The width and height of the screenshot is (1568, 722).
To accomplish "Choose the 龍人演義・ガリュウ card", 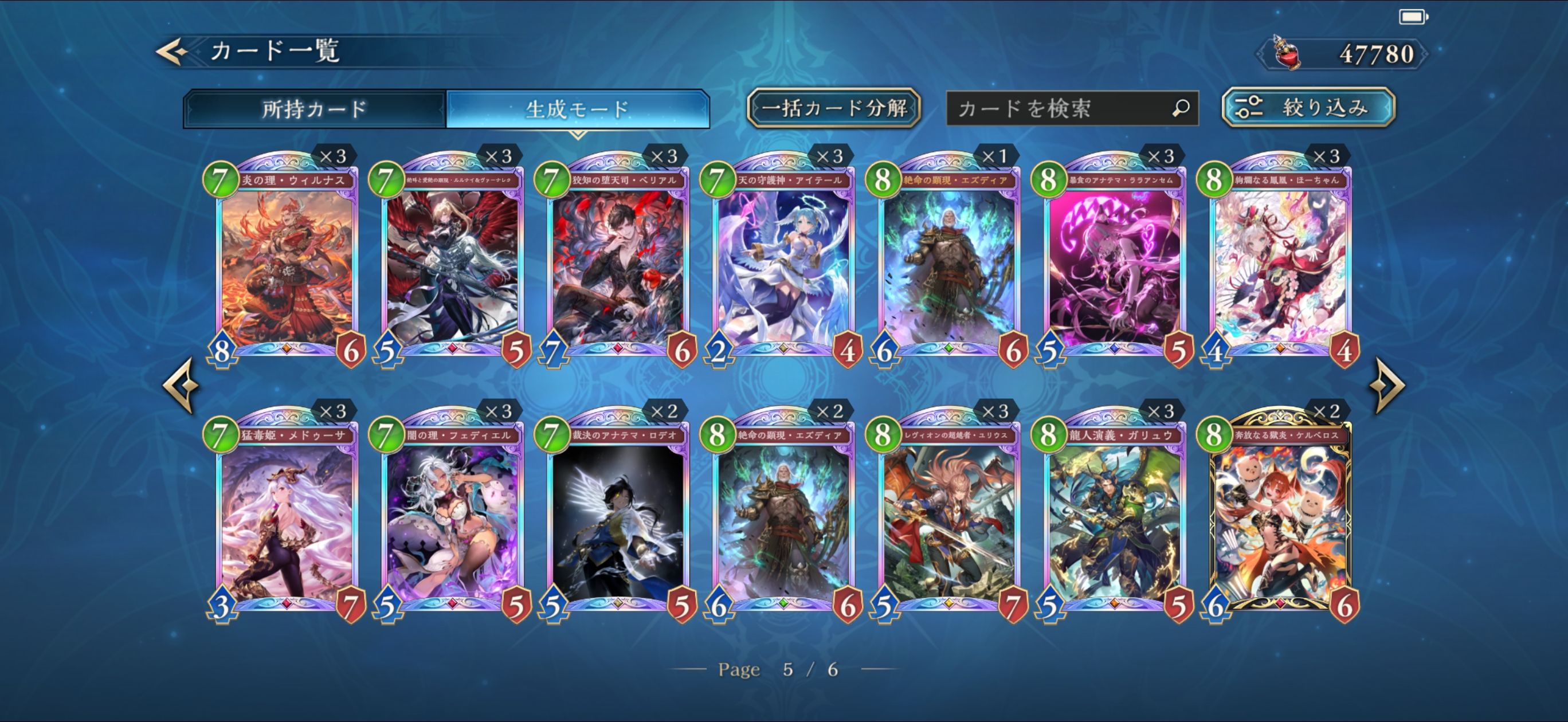I will [1115, 517].
